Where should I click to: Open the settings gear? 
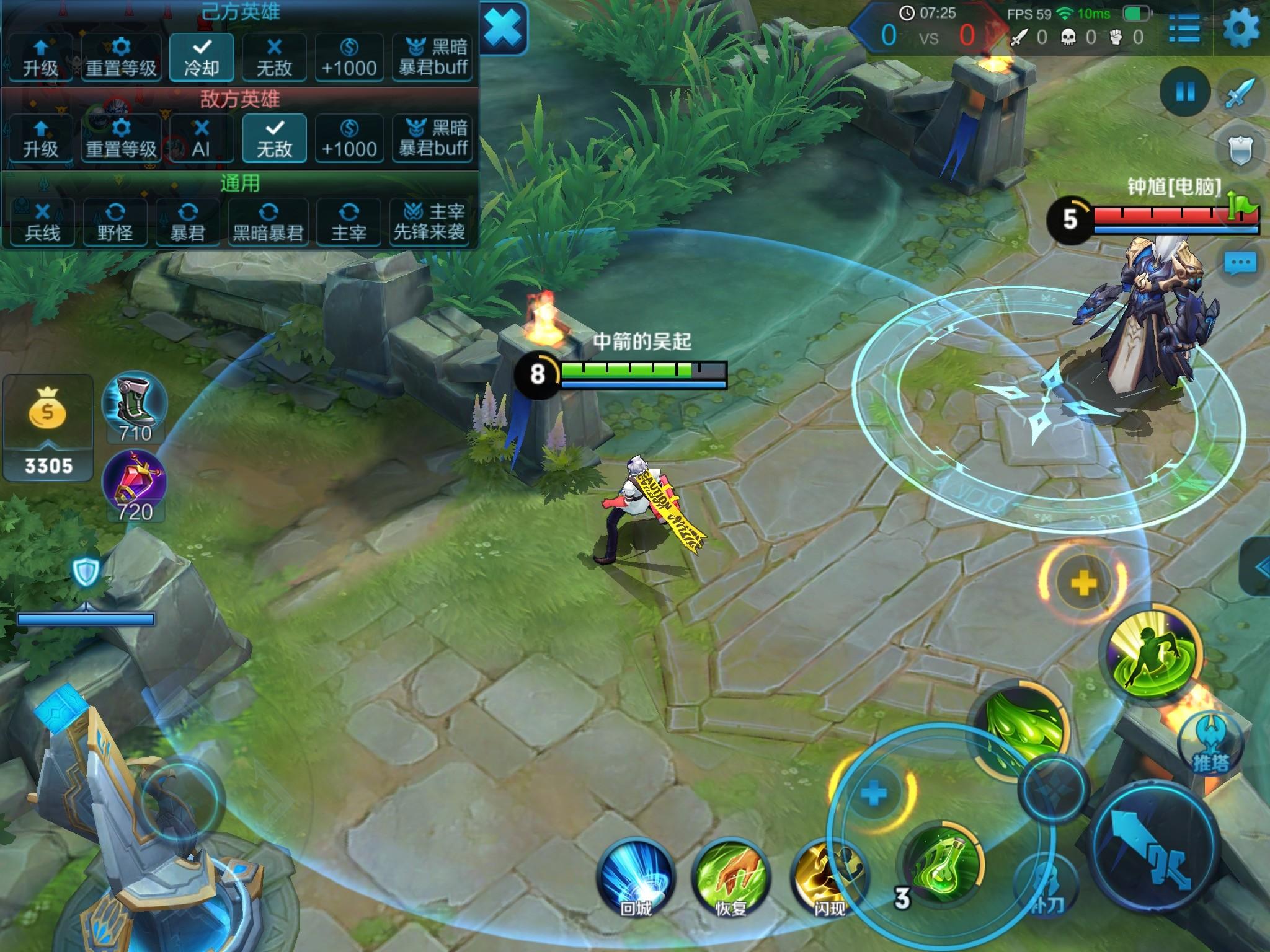pos(1241,29)
